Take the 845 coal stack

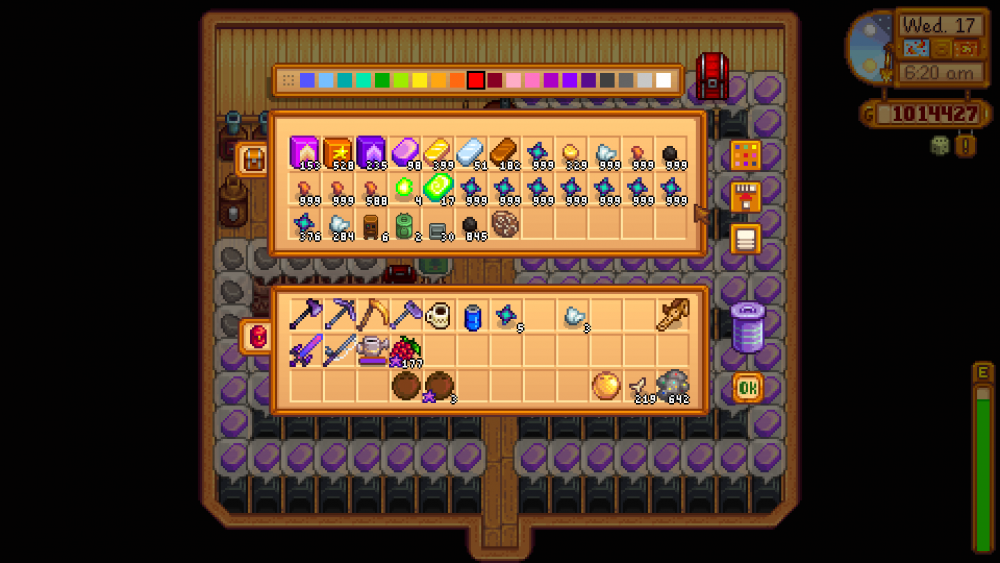[471, 226]
